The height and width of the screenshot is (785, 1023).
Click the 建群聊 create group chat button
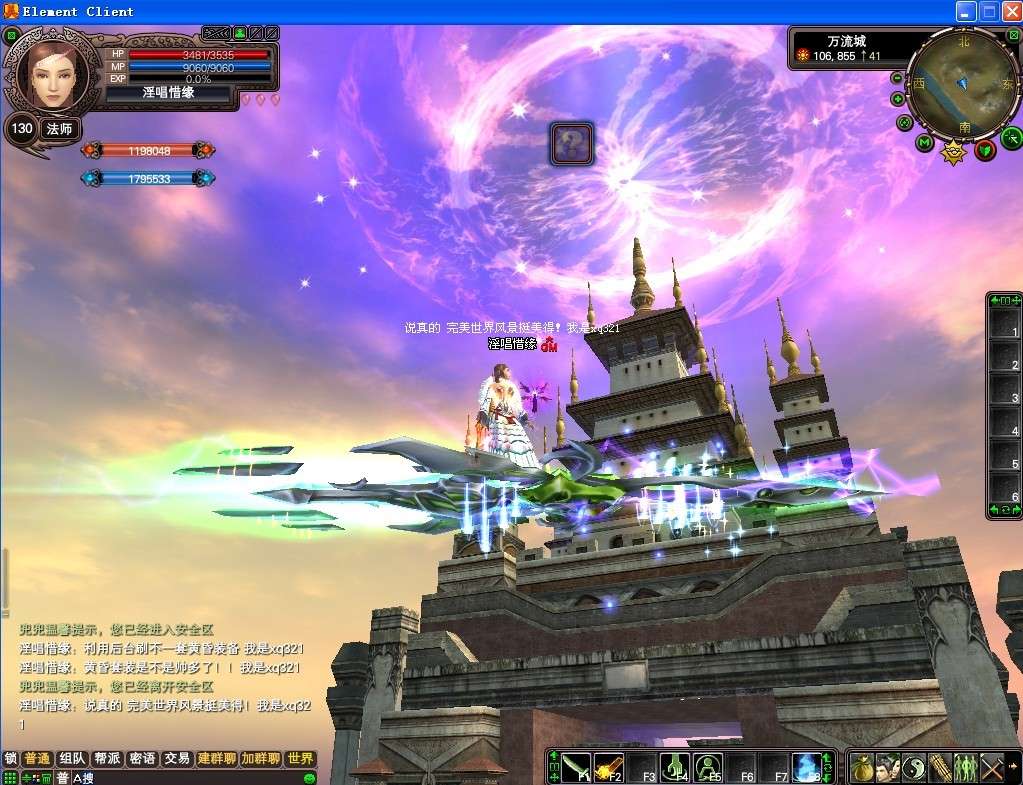point(216,759)
